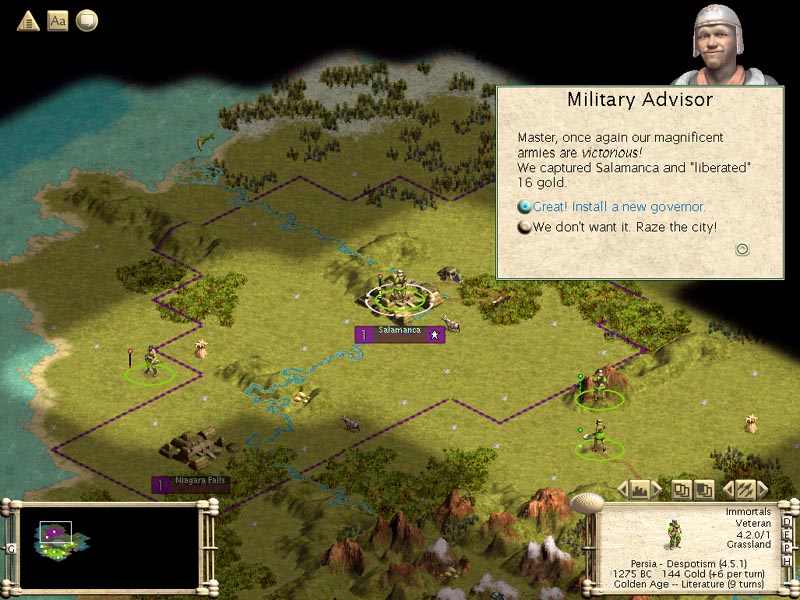Viewport: 800px width, 600px height.
Task: Click the dark overlapping squares button
Action: point(704,489)
